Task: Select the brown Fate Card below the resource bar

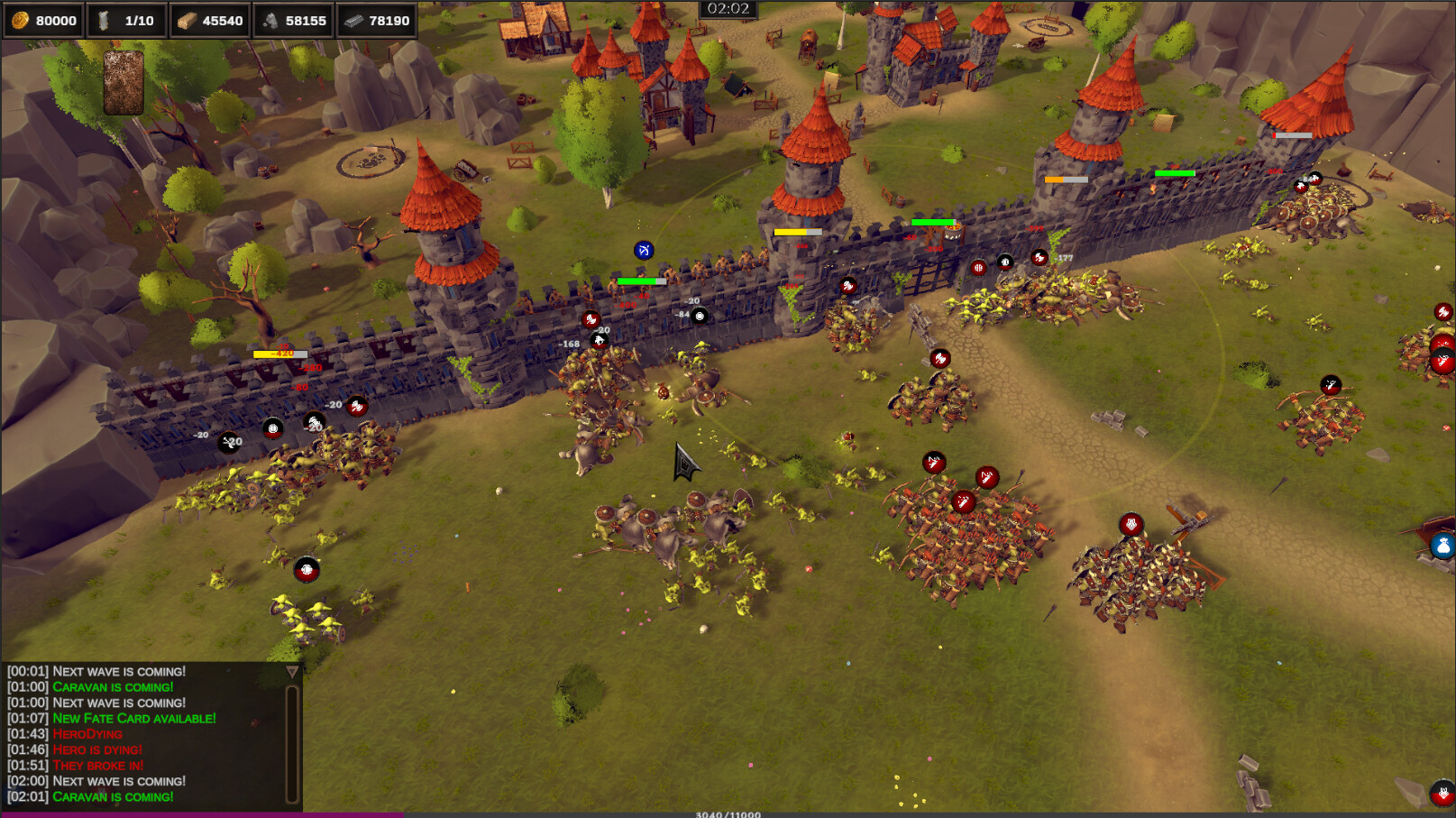Action: (x=124, y=84)
